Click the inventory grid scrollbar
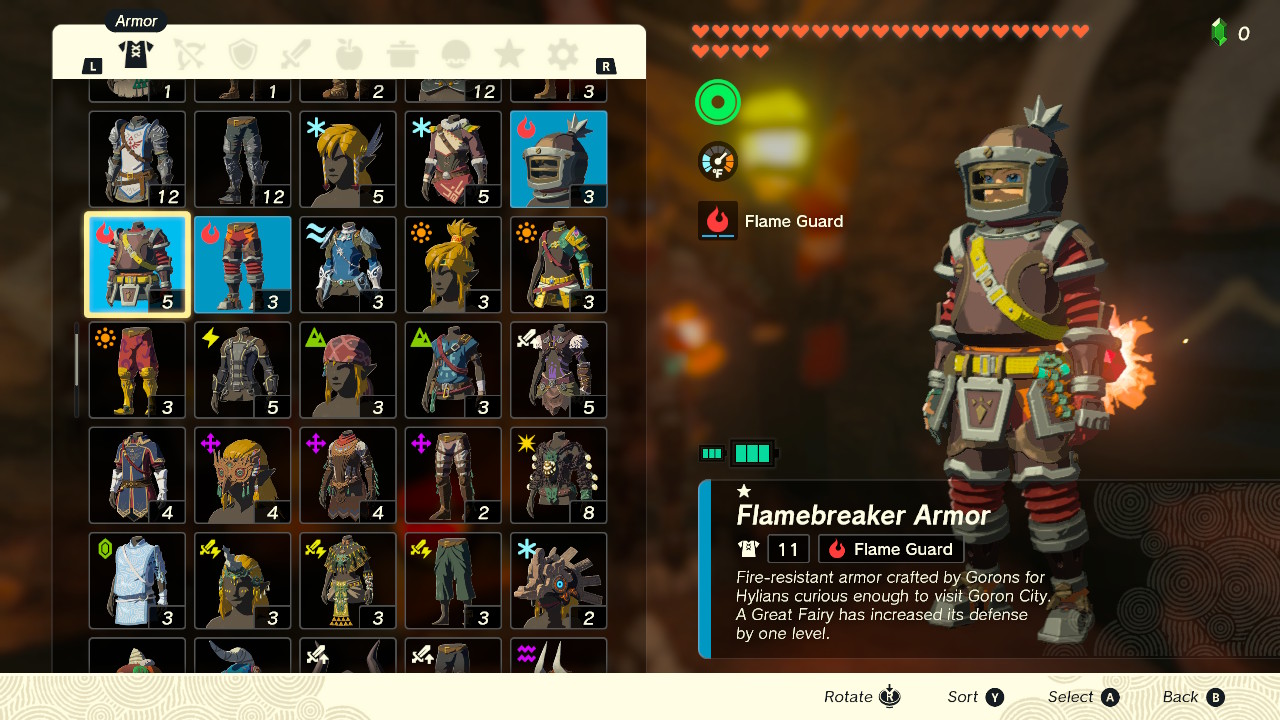The width and height of the screenshot is (1280, 720). [x=76, y=370]
